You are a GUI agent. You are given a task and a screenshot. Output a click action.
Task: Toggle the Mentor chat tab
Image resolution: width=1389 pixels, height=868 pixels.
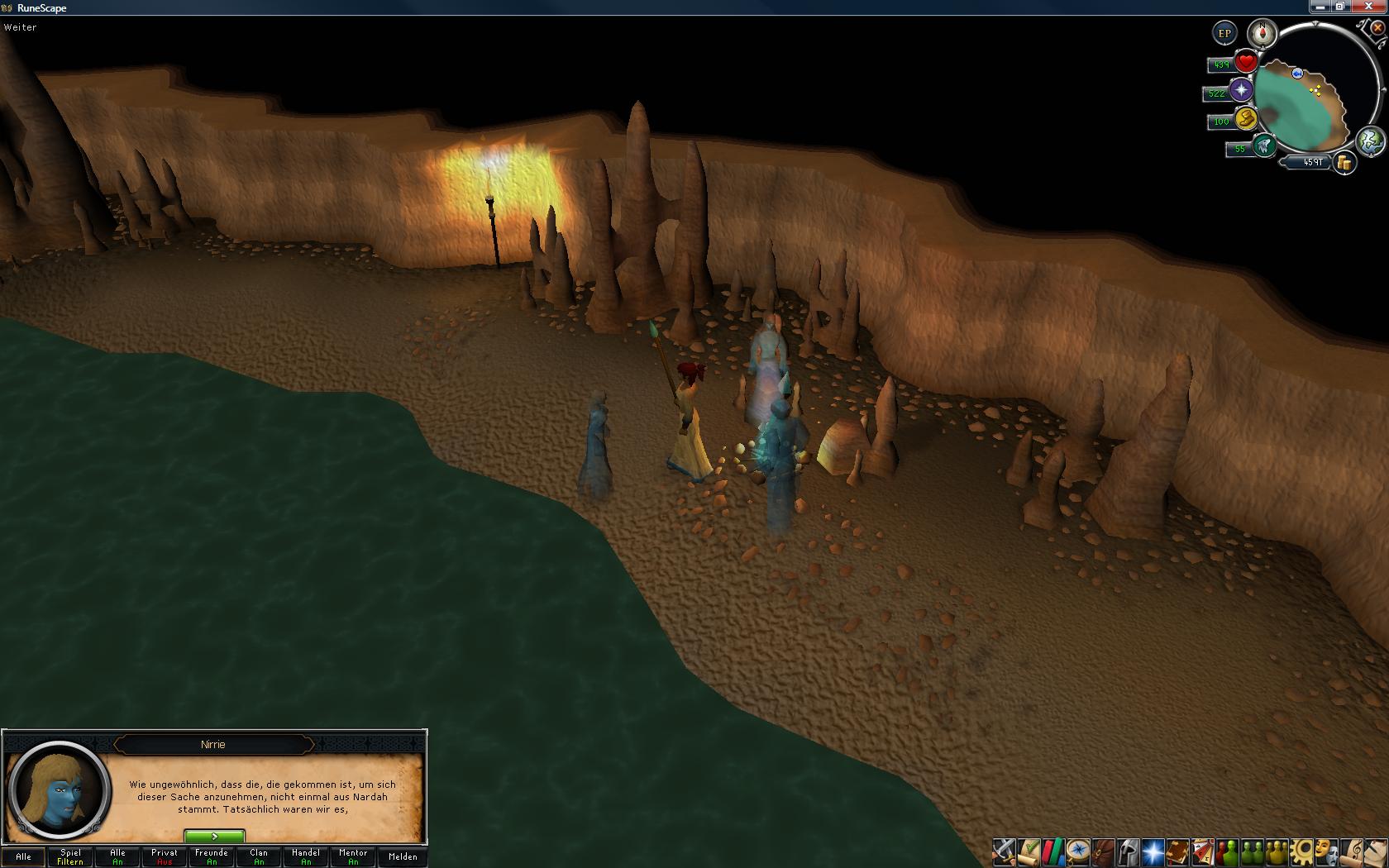353,856
